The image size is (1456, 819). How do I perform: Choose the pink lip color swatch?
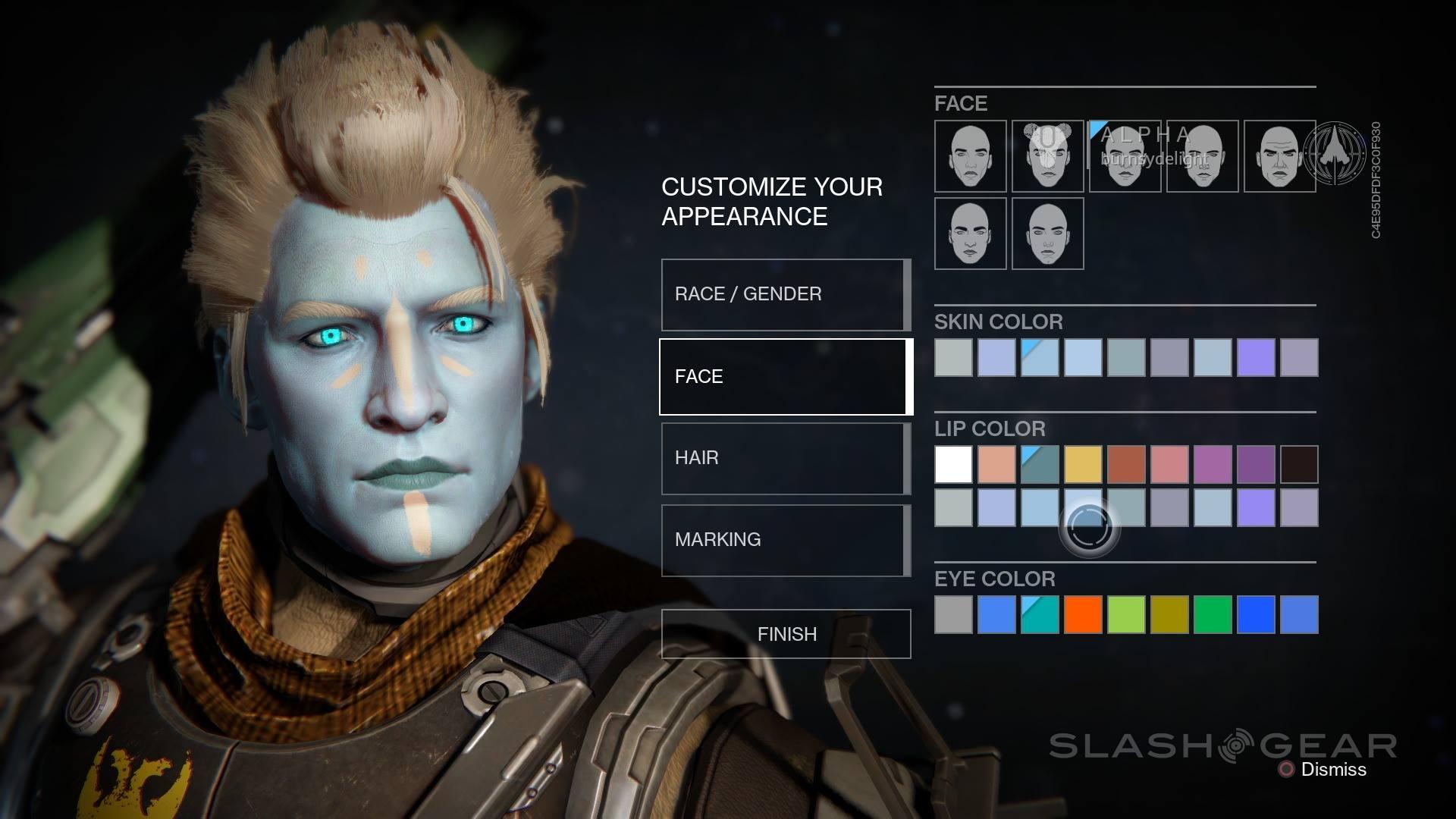pyautogui.click(x=1169, y=464)
